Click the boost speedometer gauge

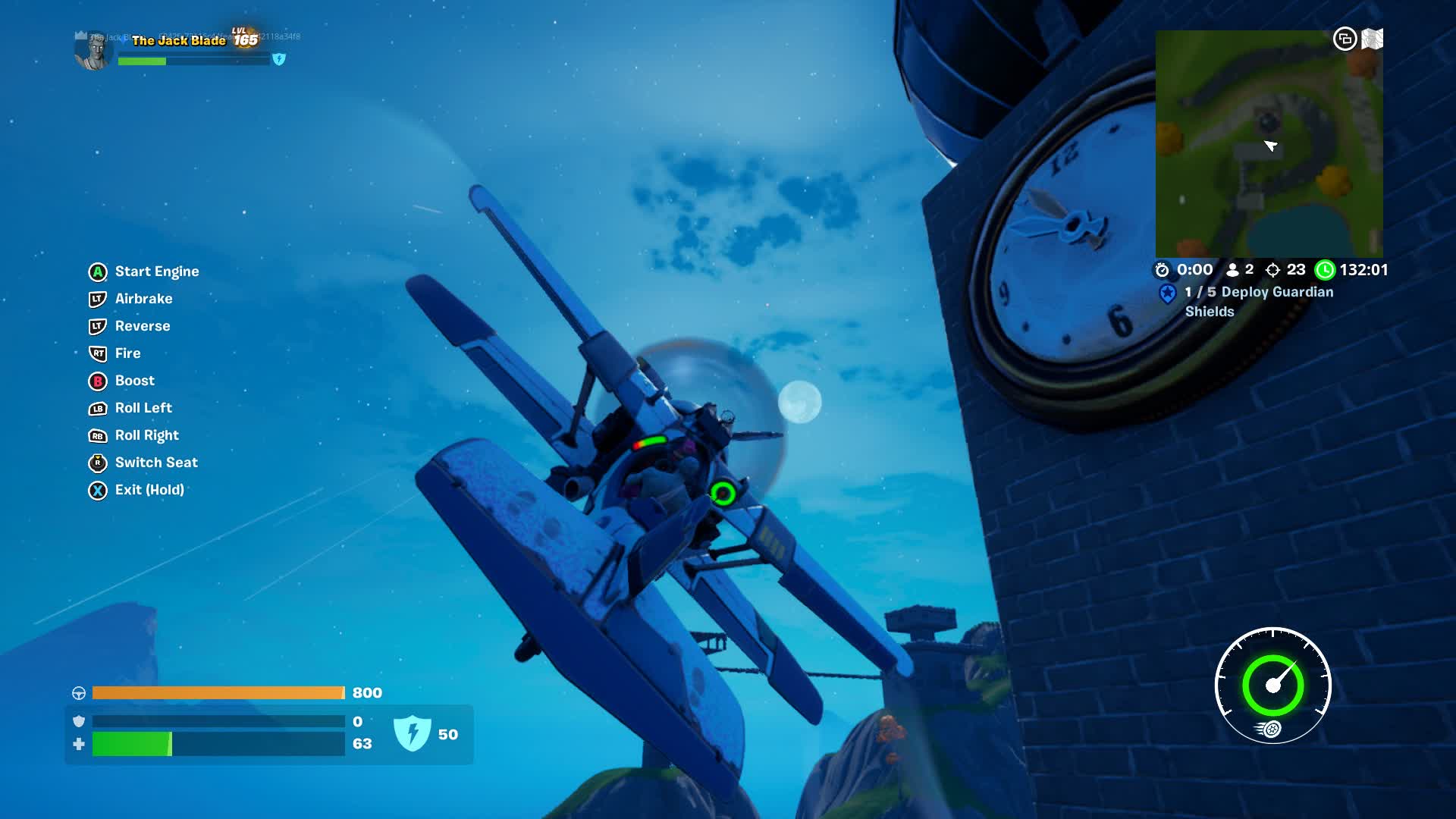click(x=1272, y=685)
